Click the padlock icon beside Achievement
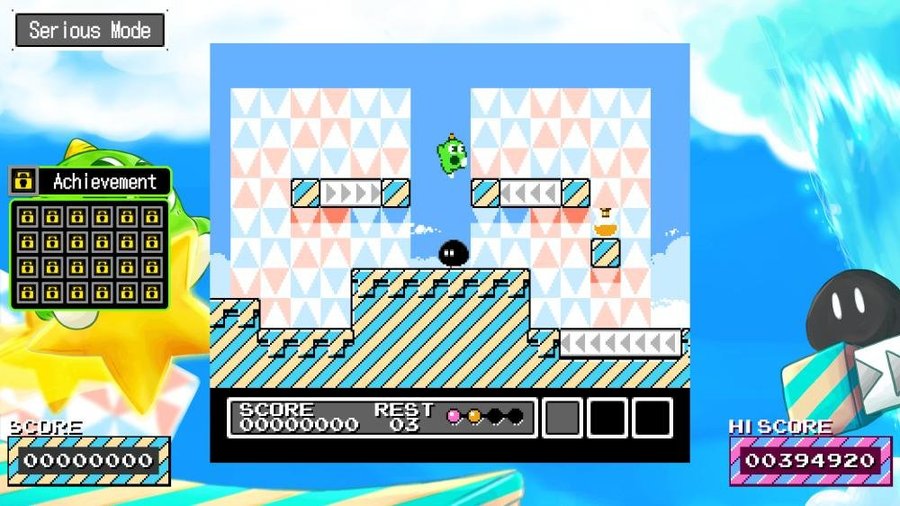Image resolution: width=900 pixels, height=506 pixels. [24, 182]
